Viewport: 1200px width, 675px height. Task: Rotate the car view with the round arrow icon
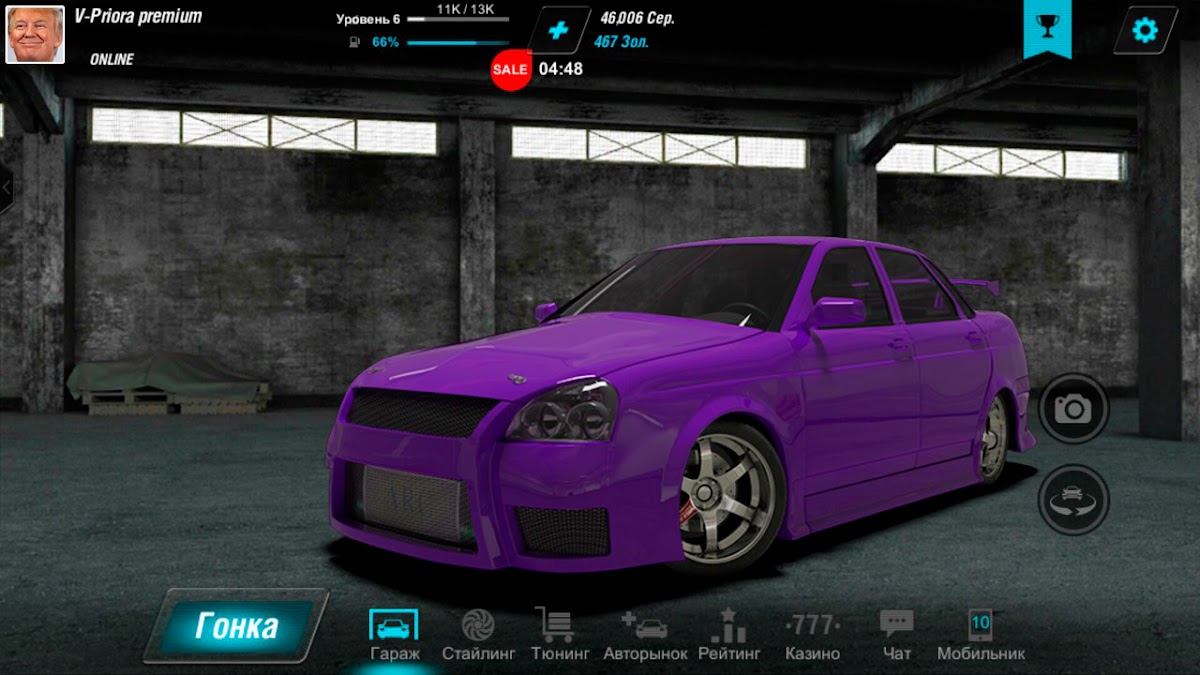coord(1074,499)
